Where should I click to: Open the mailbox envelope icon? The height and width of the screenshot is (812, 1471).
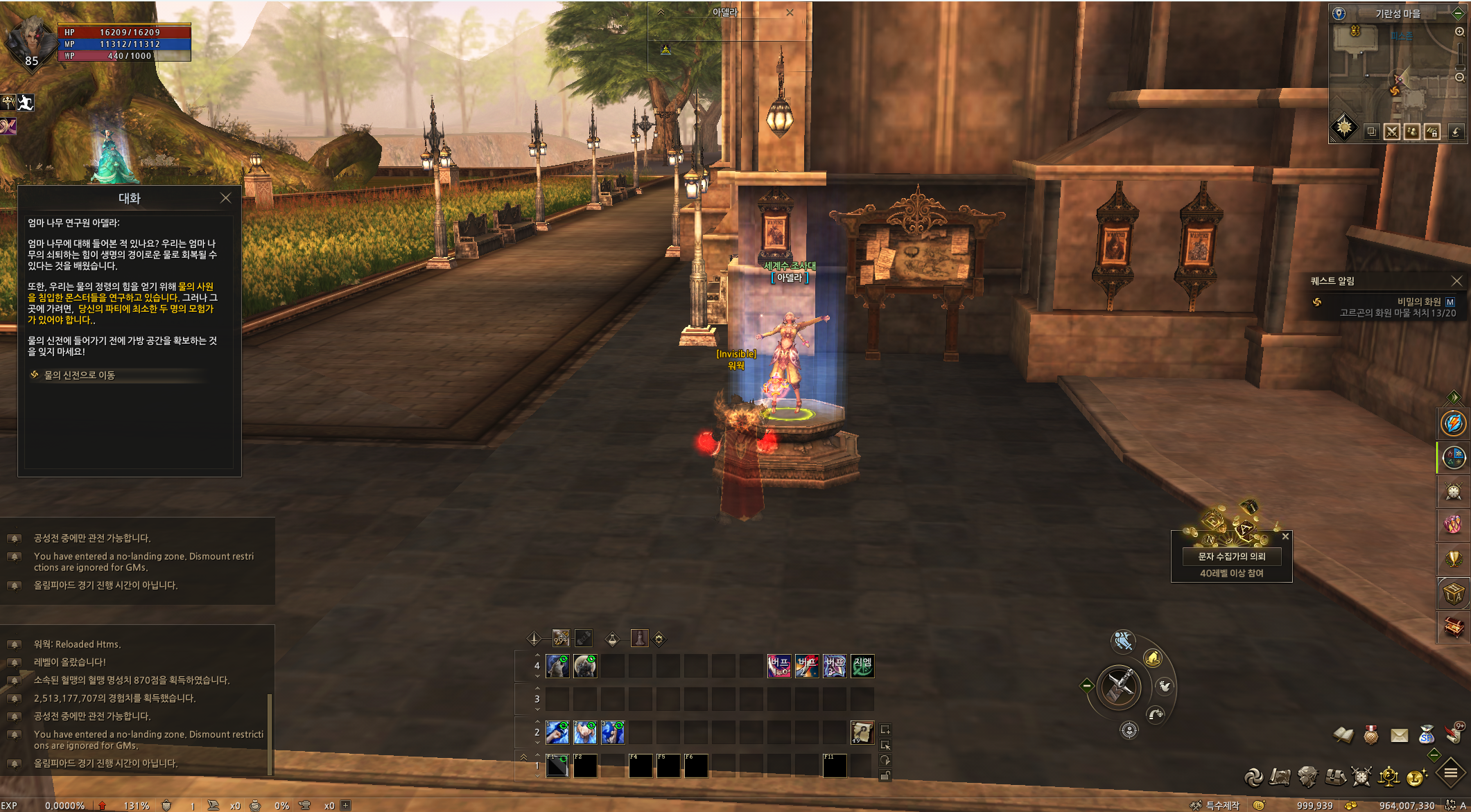coord(1399,735)
